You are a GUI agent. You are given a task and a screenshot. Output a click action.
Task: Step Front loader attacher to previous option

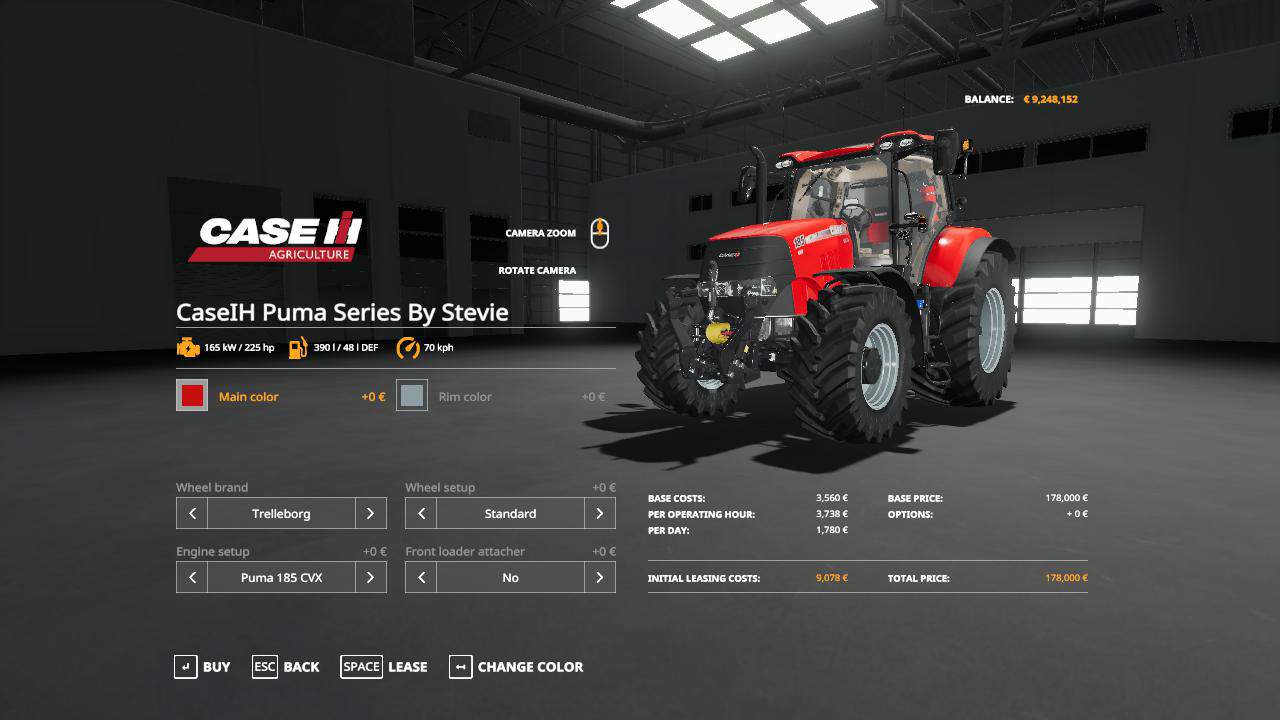point(421,577)
